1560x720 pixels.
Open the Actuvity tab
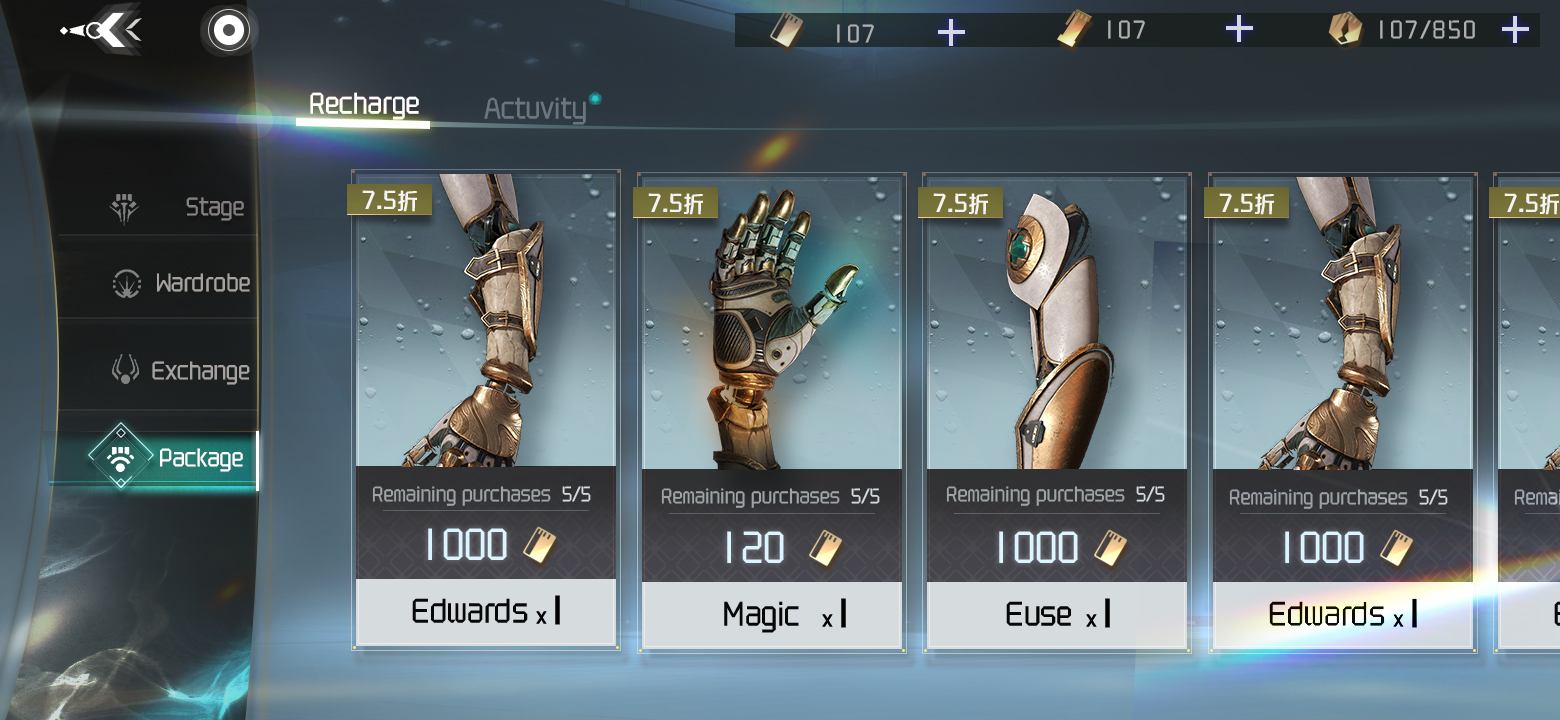coord(535,108)
